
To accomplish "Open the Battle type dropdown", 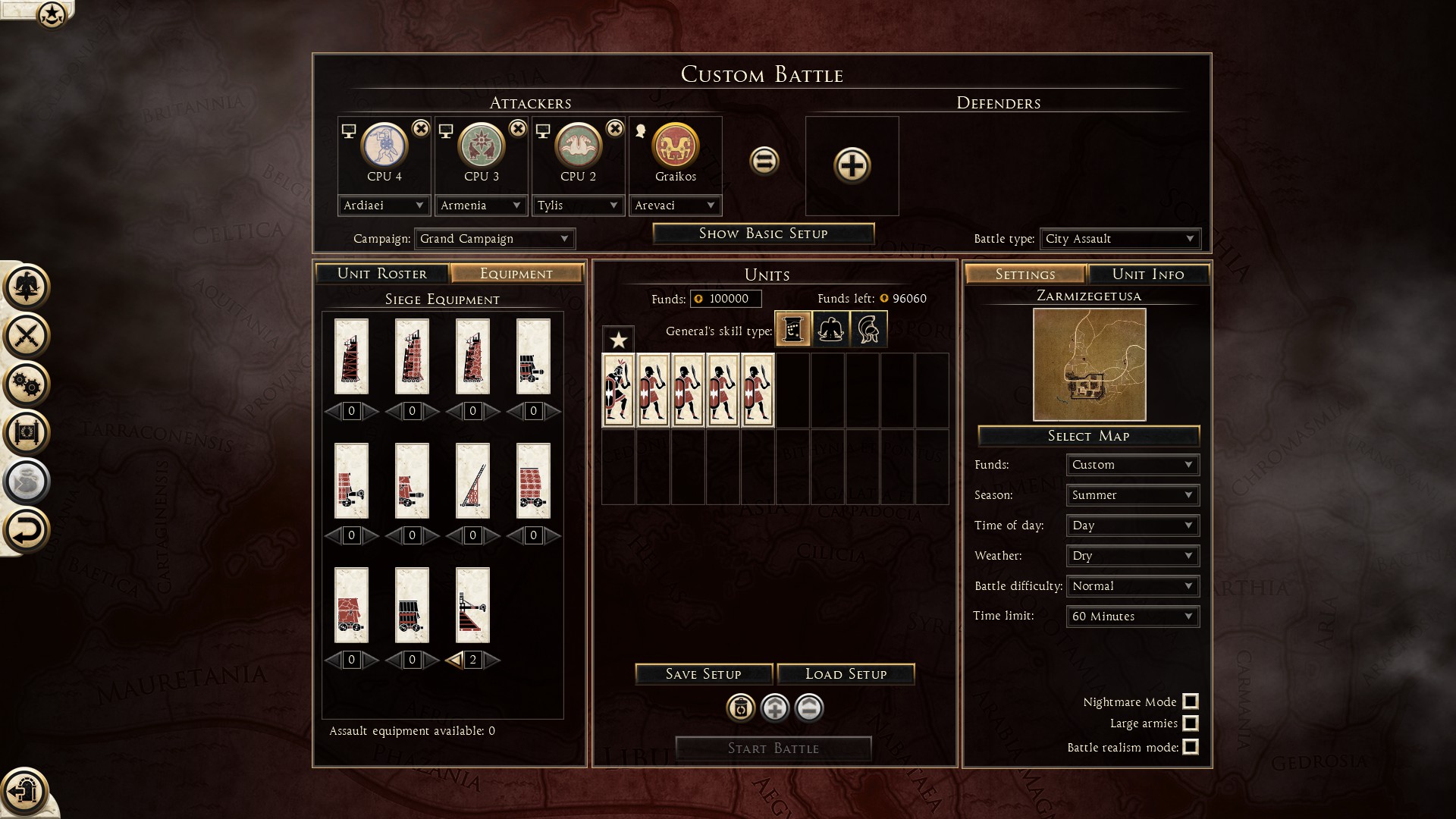I will [x=1119, y=239].
